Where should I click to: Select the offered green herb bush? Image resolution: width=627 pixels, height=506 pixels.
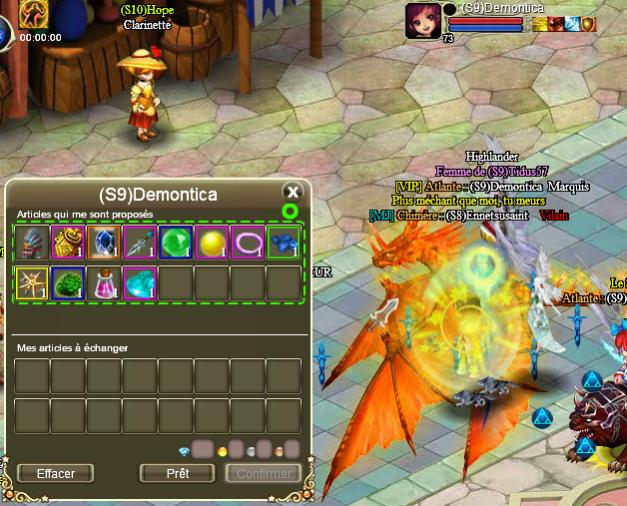point(68,284)
